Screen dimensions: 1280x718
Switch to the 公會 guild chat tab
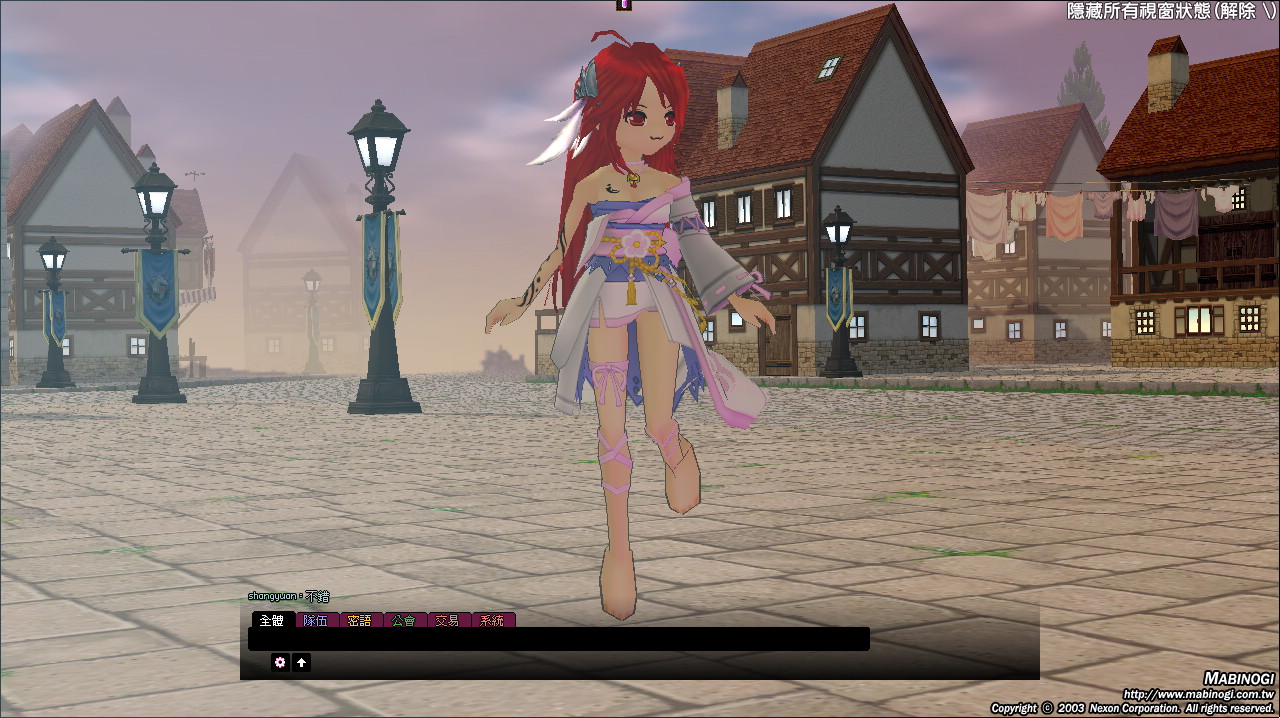coord(404,620)
